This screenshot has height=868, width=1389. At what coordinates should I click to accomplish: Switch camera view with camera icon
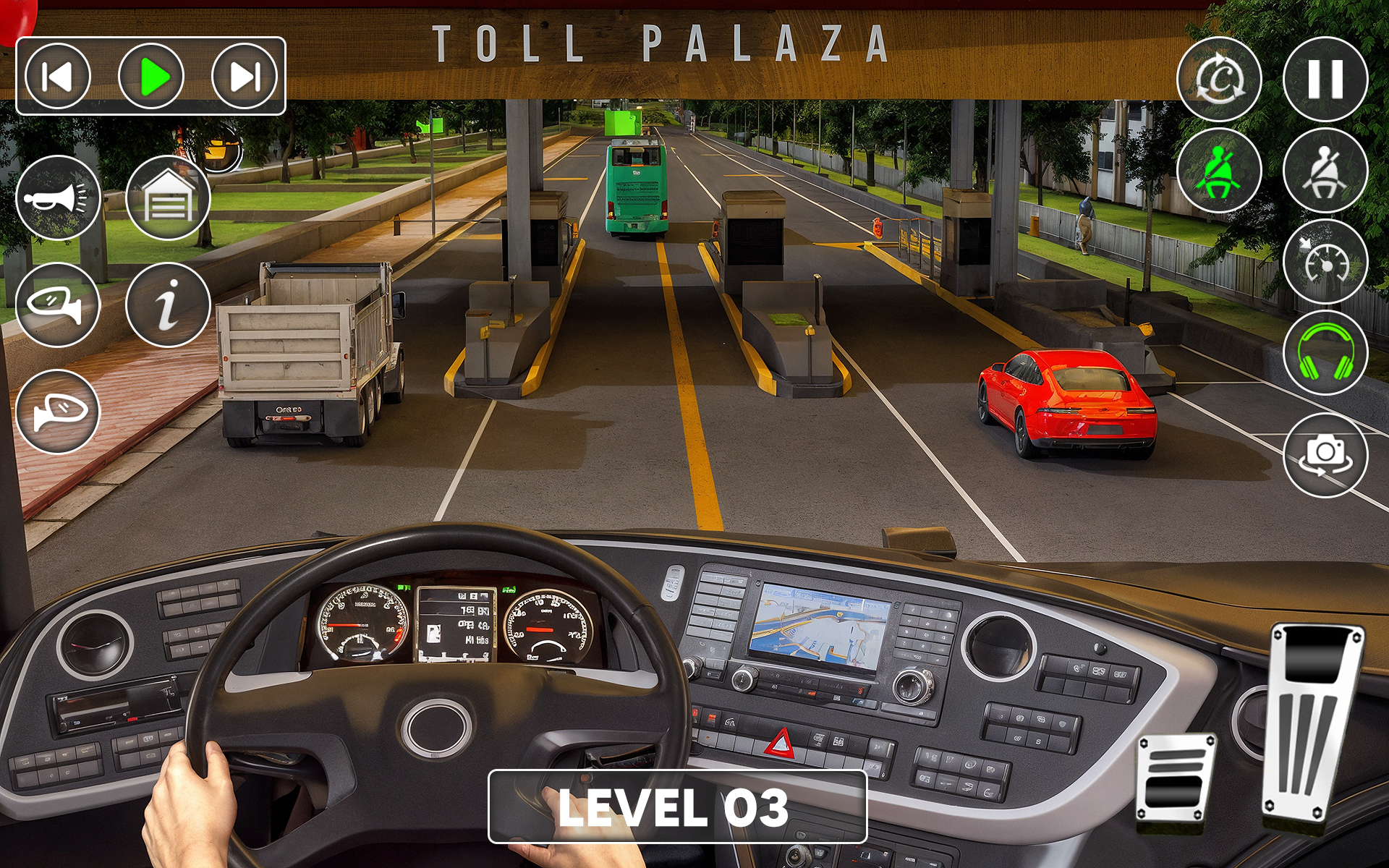click(1325, 455)
